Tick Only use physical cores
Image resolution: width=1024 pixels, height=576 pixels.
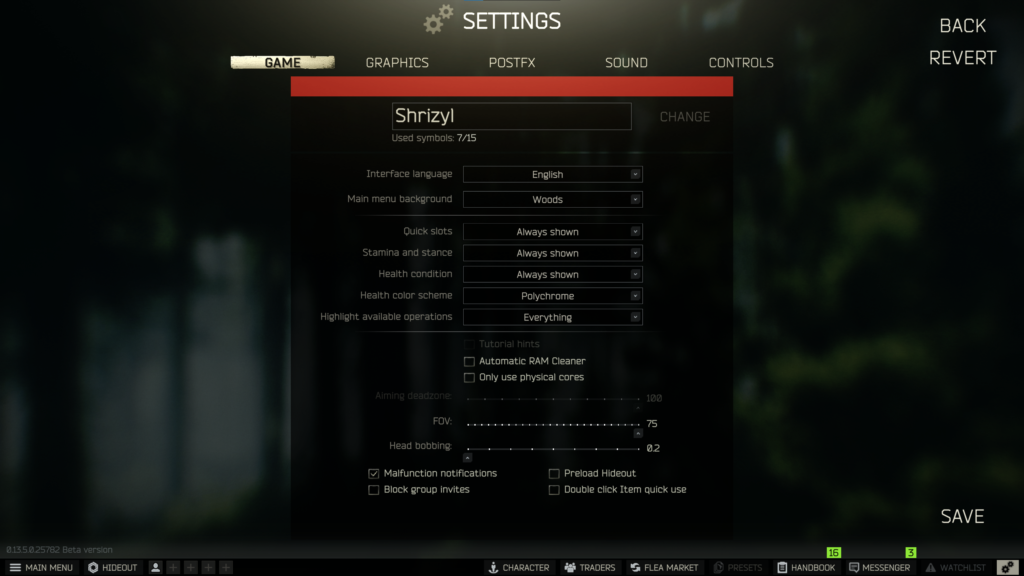(x=470, y=377)
